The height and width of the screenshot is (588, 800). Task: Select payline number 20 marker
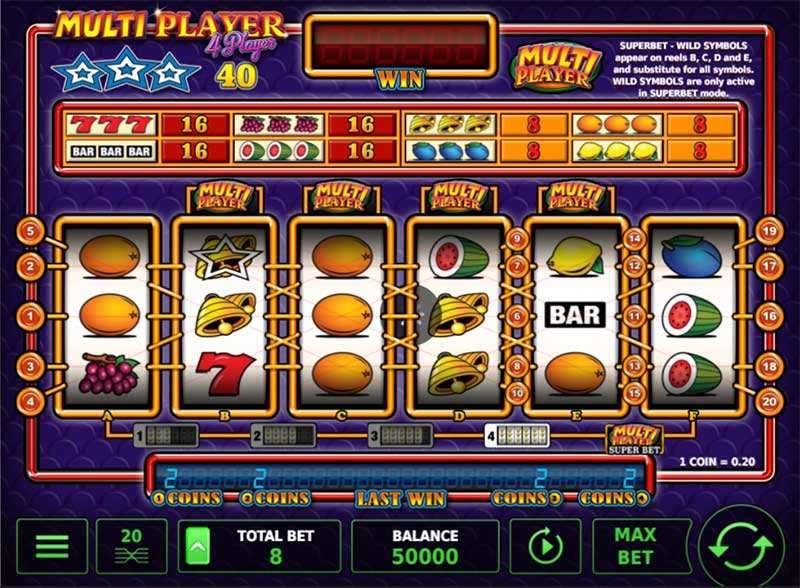tap(769, 401)
